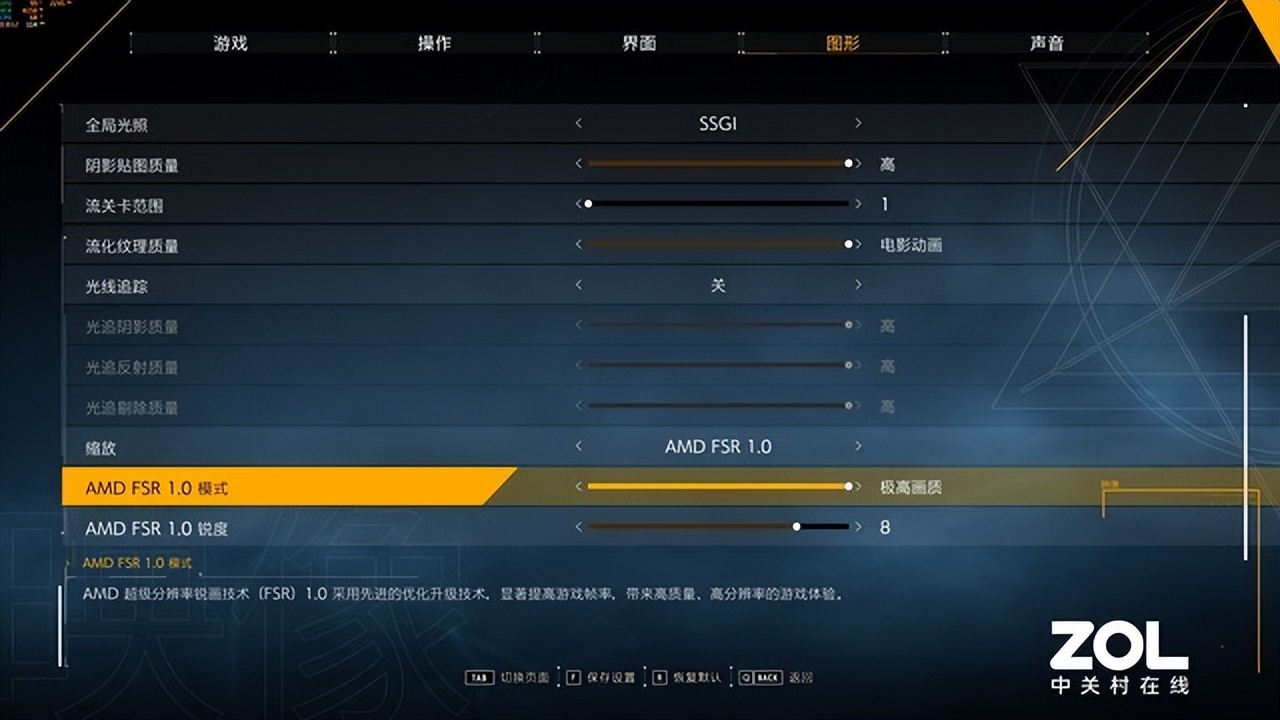Click the left arrow on 阴影贴图质量

coord(578,162)
